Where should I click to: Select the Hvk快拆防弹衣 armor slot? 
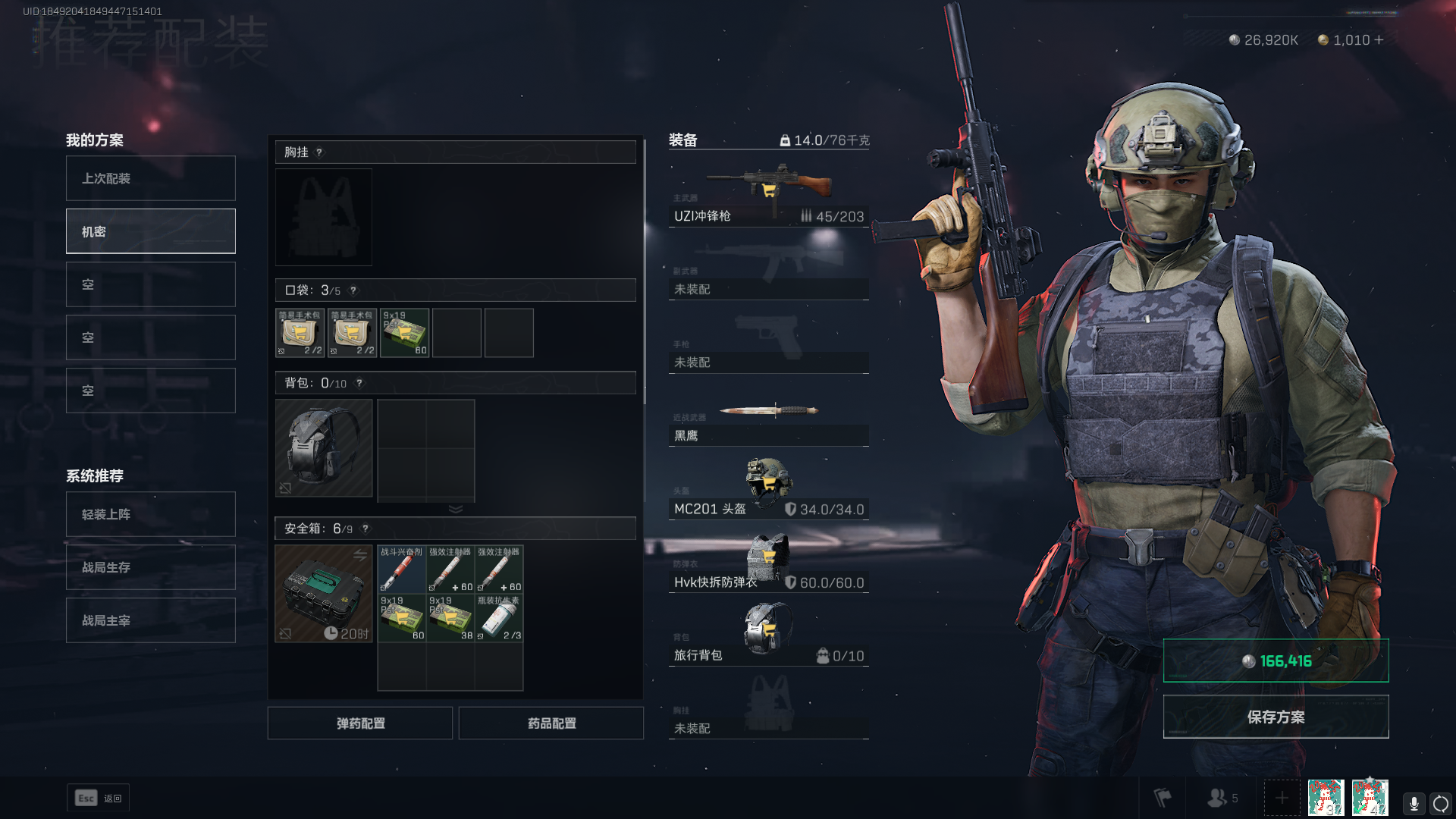[x=768, y=563]
